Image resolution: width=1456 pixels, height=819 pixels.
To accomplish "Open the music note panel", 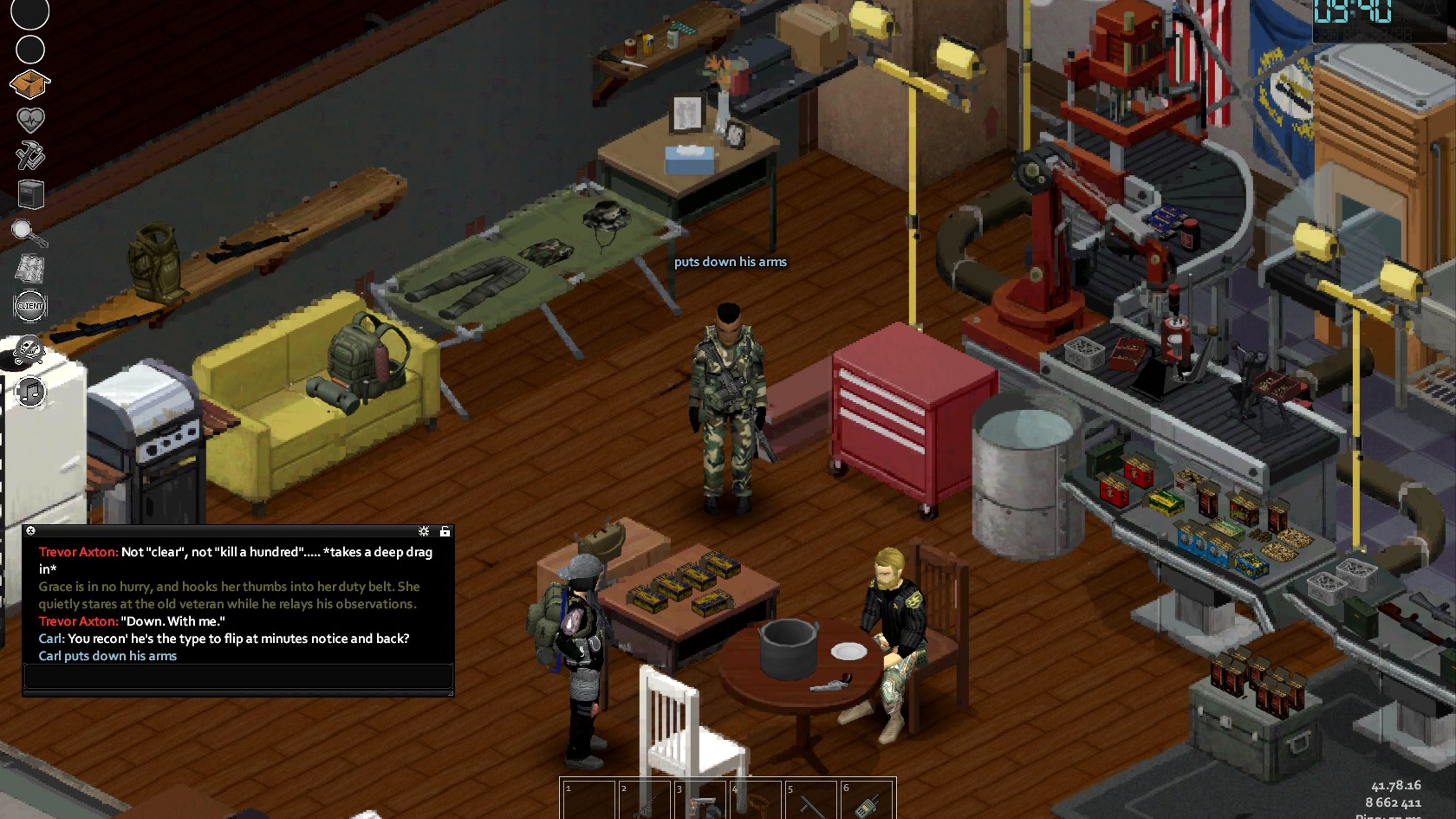I will pyautogui.click(x=30, y=391).
